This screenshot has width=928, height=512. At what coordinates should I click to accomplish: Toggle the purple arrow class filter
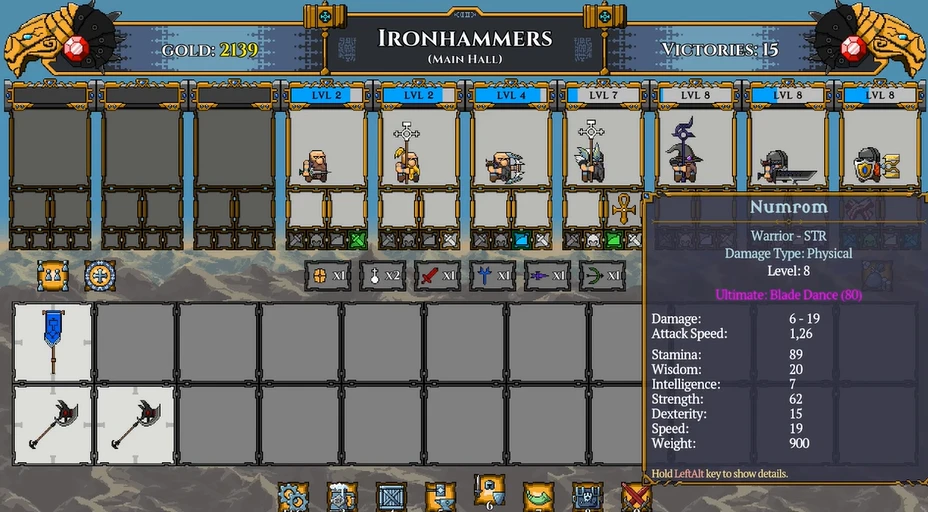tap(548, 275)
